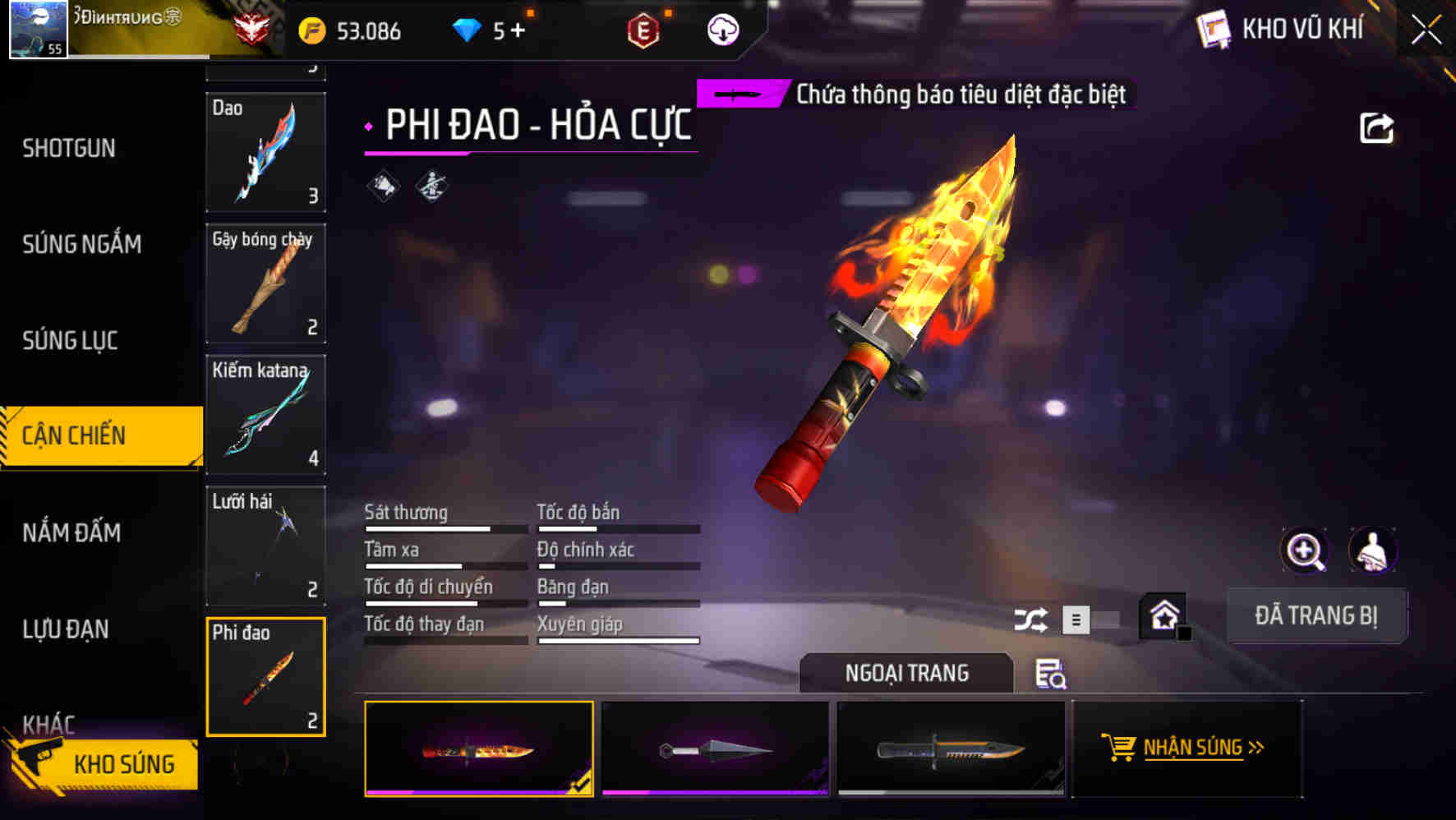Click the E badge icon in the top bar
1456x820 pixels.
644,31
